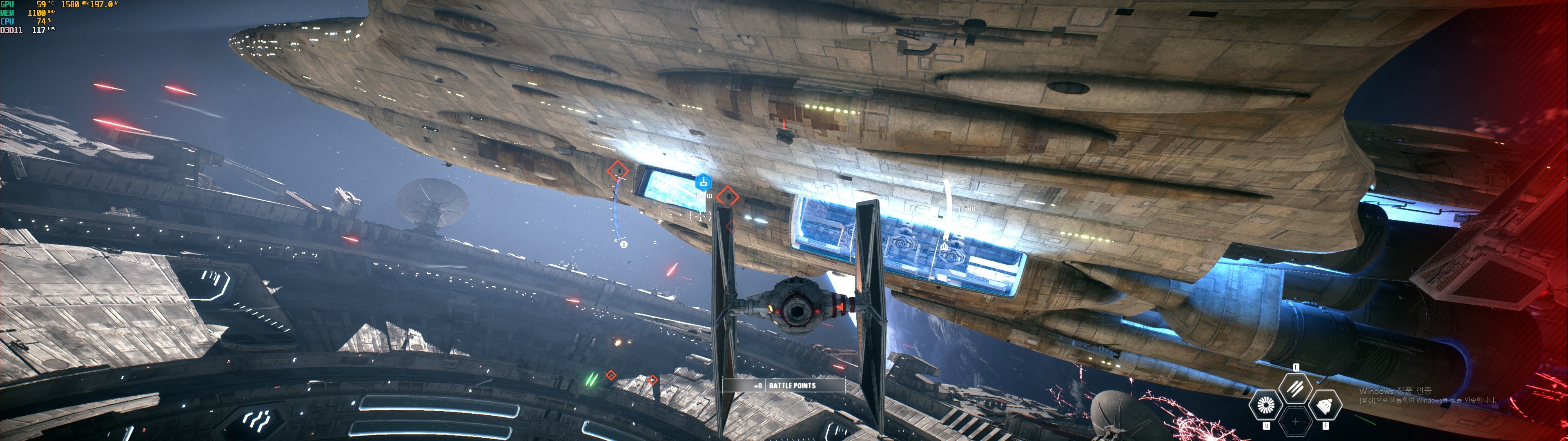Image resolution: width=1568 pixels, height=441 pixels.
Task: Use the bell-shaped ability icon
Action: click(1325, 405)
